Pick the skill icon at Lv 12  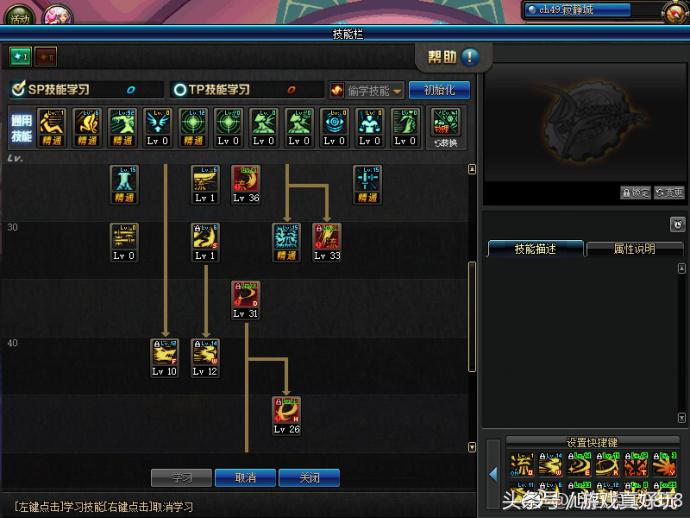coord(205,354)
